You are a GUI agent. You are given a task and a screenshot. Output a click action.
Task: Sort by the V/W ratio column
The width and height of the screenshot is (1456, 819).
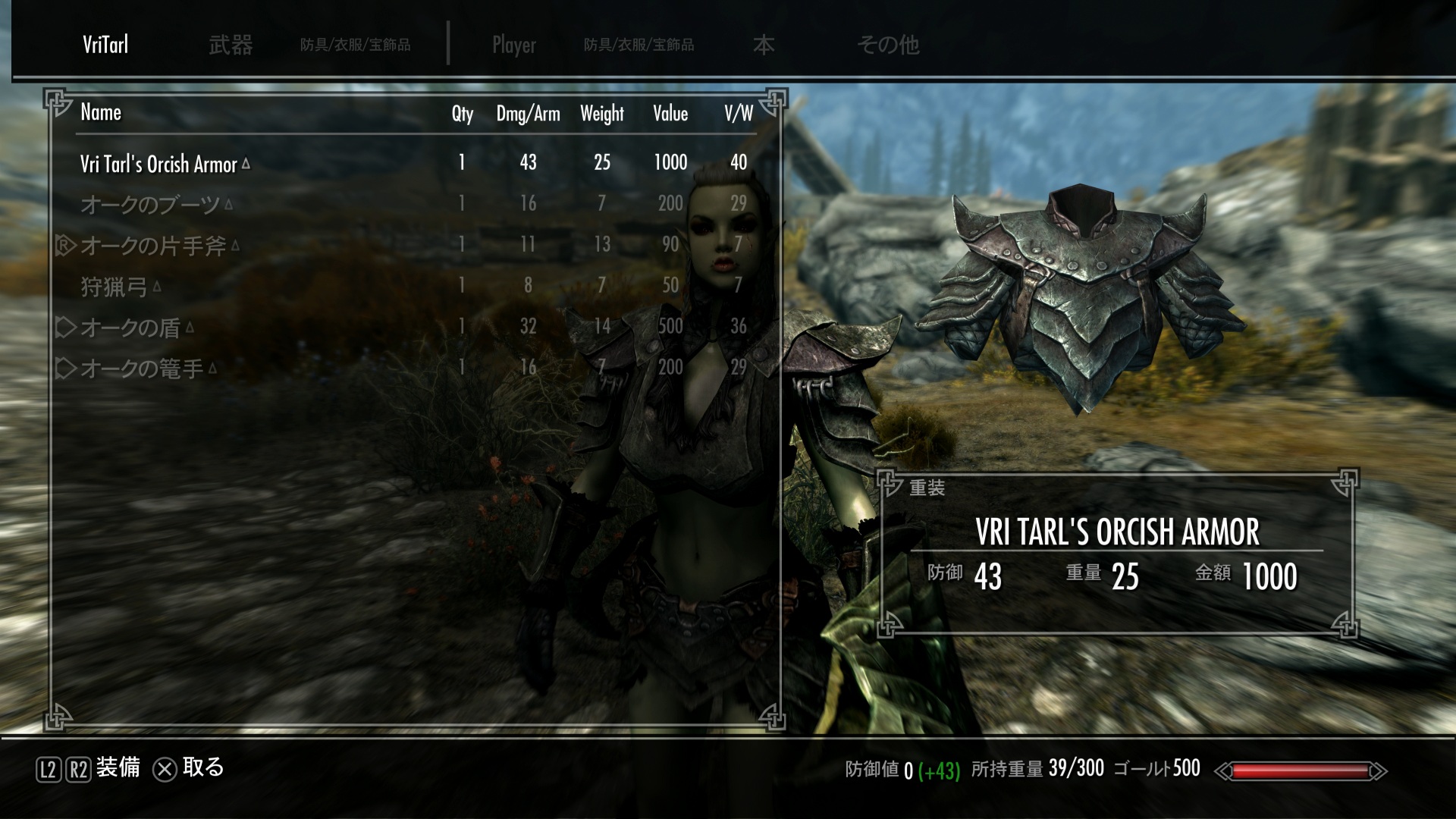click(738, 114)
